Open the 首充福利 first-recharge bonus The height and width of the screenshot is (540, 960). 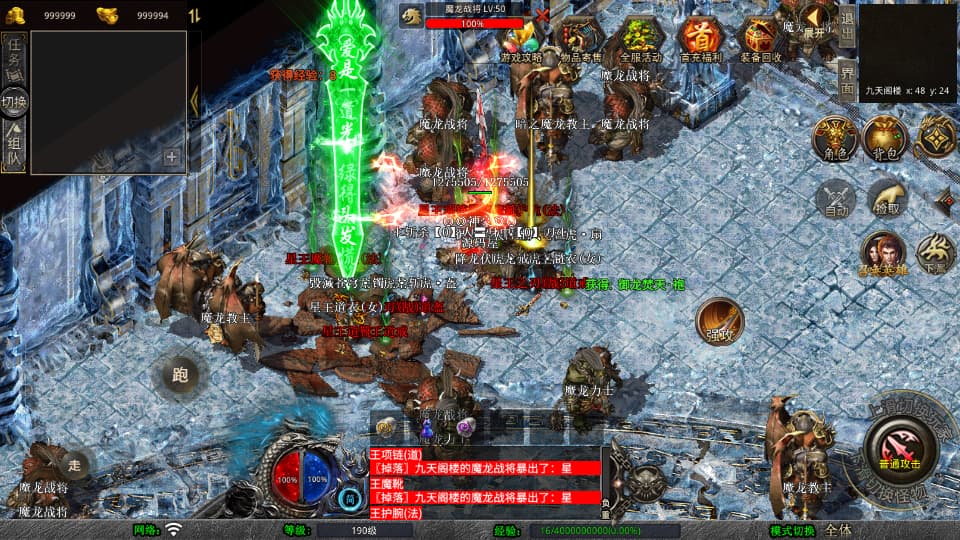click(x=700, y=40)
